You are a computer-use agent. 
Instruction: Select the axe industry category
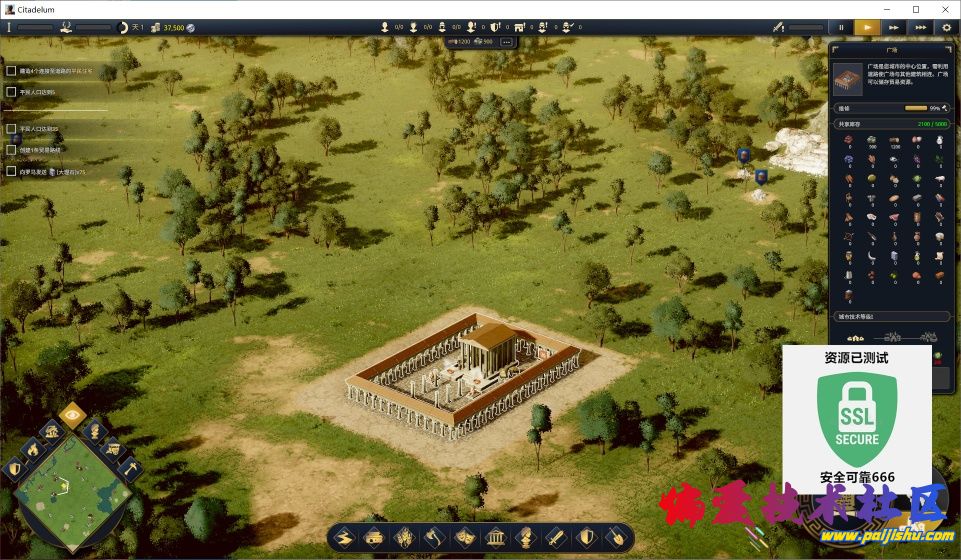click(x=435, y=537)
